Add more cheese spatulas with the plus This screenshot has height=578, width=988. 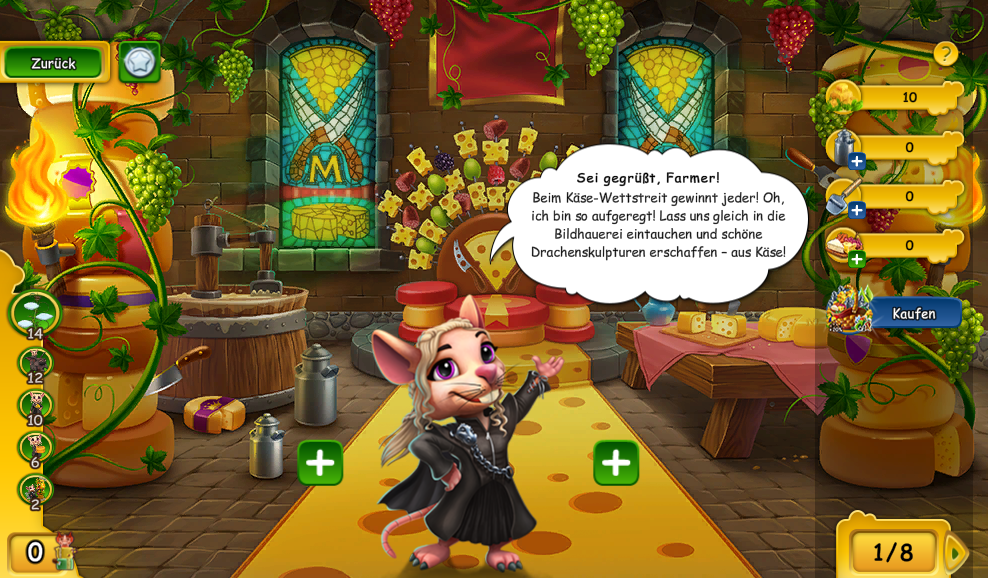tap(856, 210)
